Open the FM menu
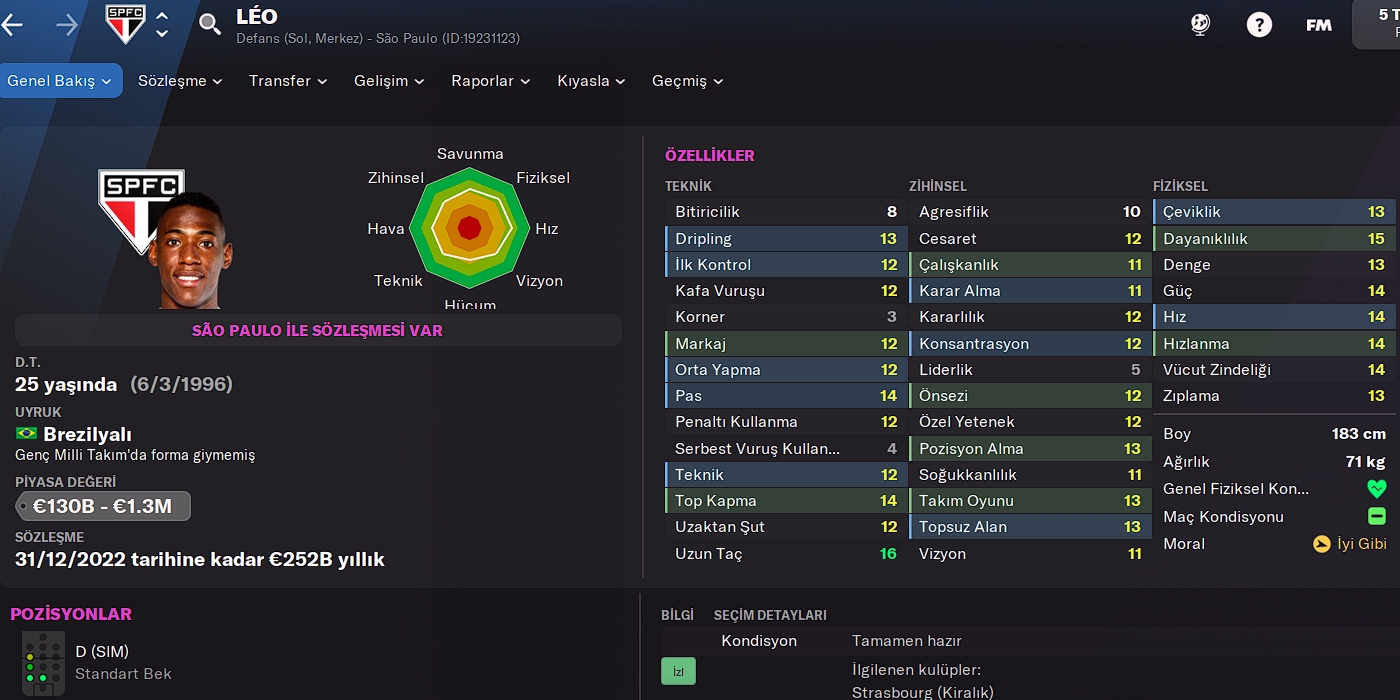This screenshot has height=700, width=1400. 1319,25
